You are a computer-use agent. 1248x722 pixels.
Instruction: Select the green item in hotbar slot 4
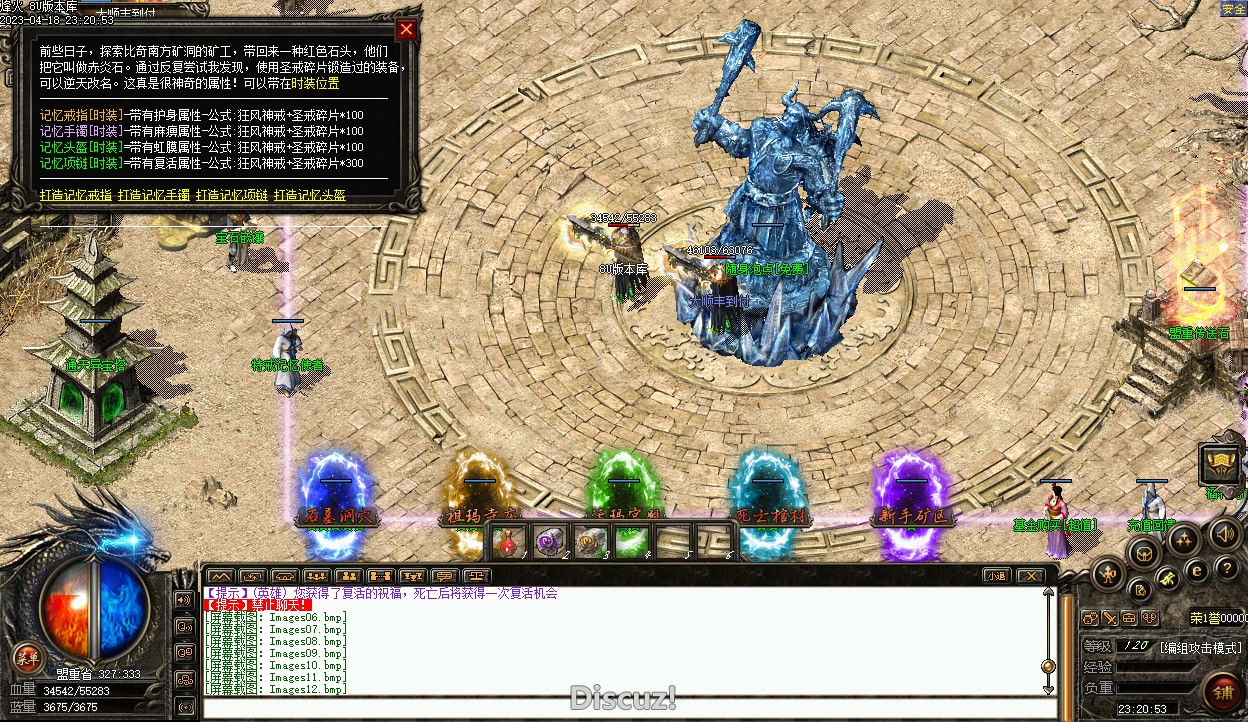pos(631,541)
